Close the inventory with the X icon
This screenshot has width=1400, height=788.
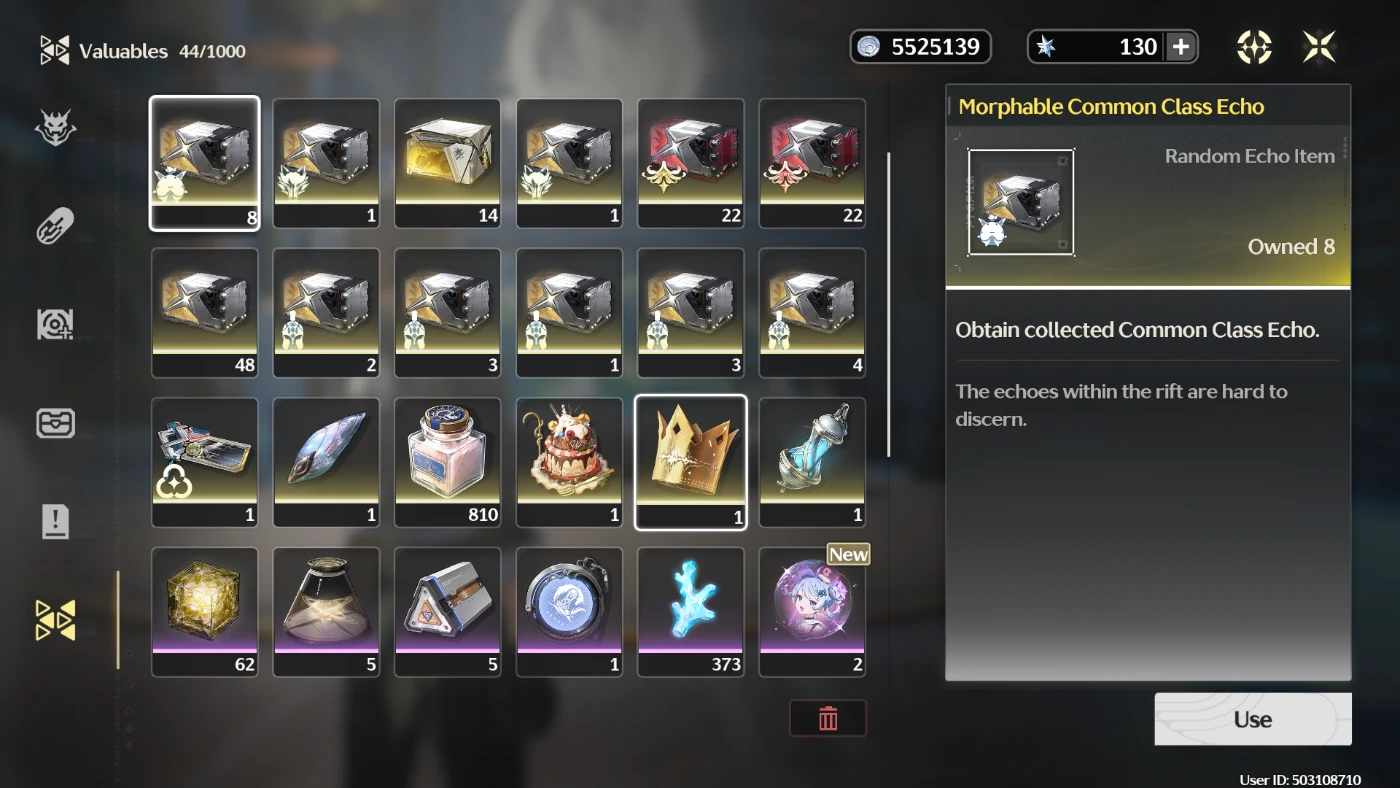click(1319, 47)
